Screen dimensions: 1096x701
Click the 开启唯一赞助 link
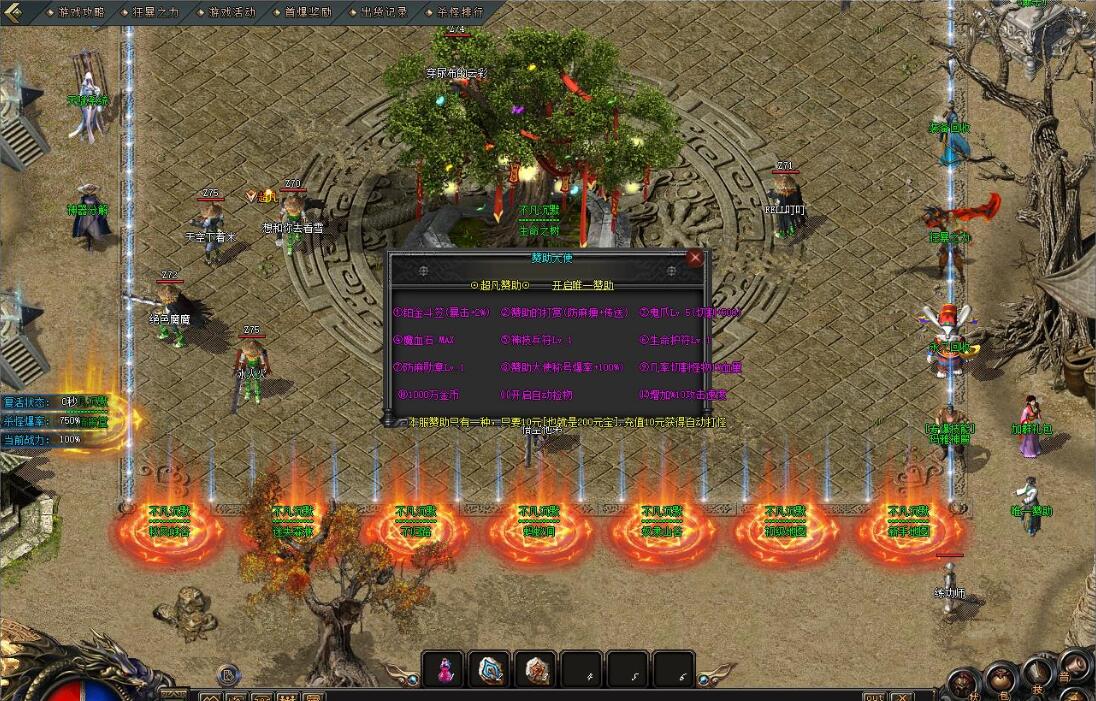582,285
